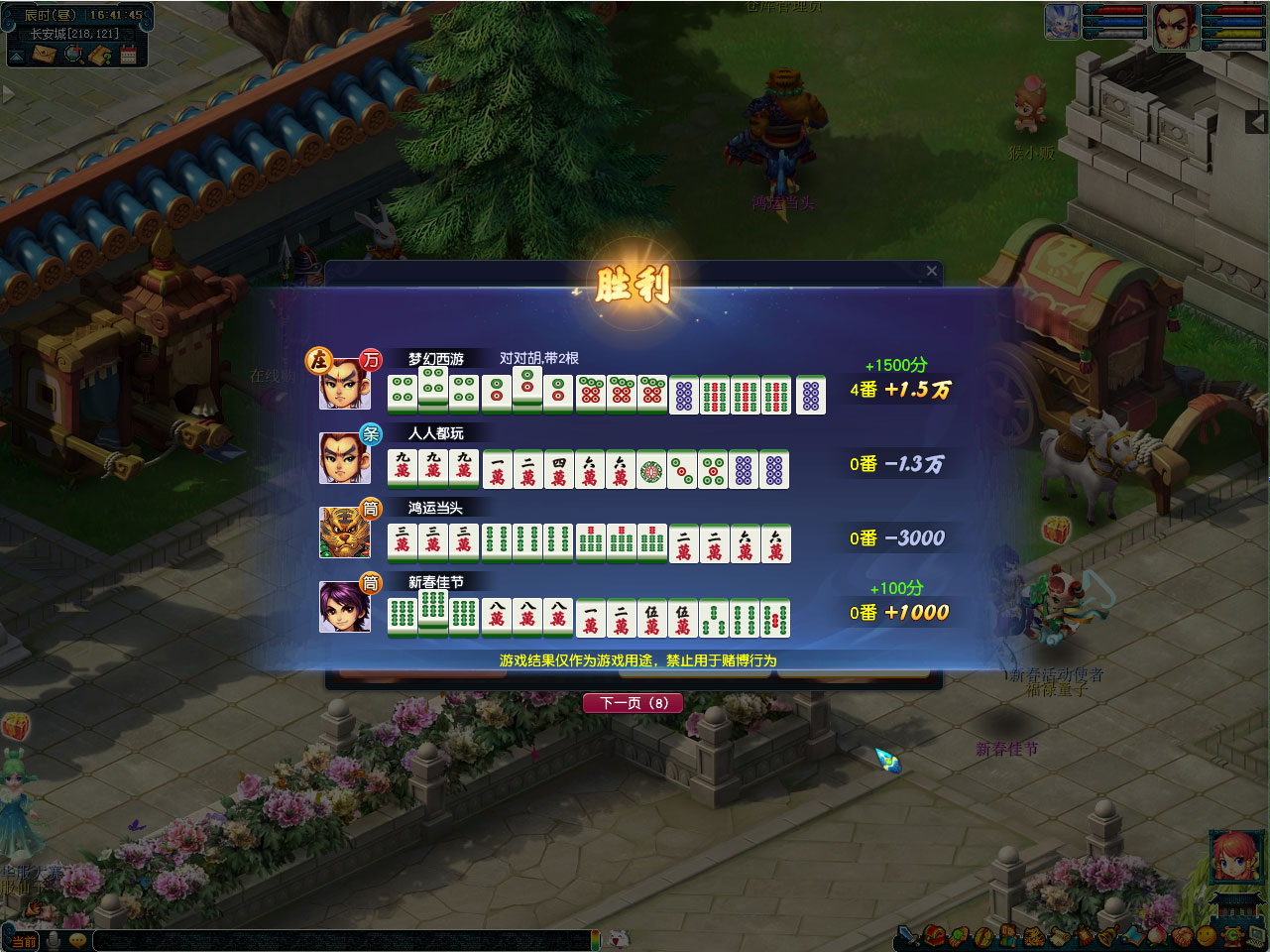The image size is (1270, 952).
Task: Click the pet portrait top right
Action: click(x=1062, y=22)
